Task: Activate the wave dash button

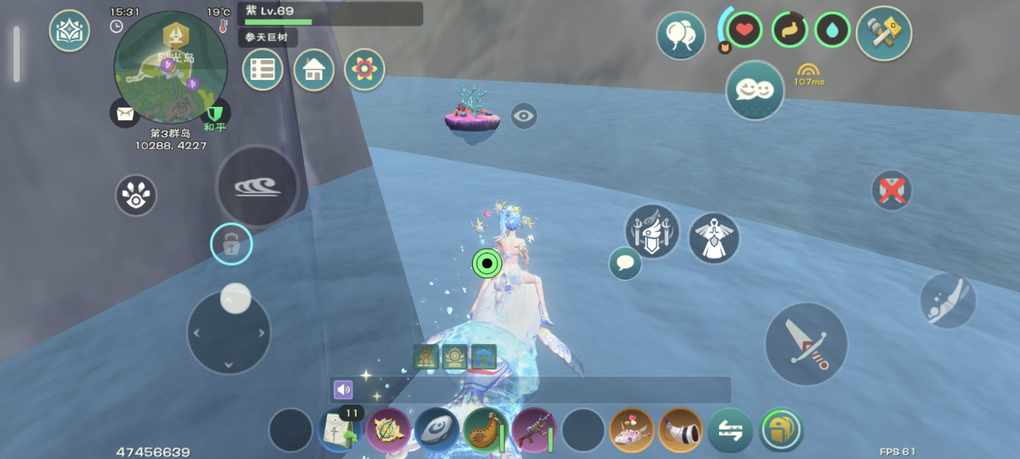Action: pyautogui.click(x=257, y=187)
